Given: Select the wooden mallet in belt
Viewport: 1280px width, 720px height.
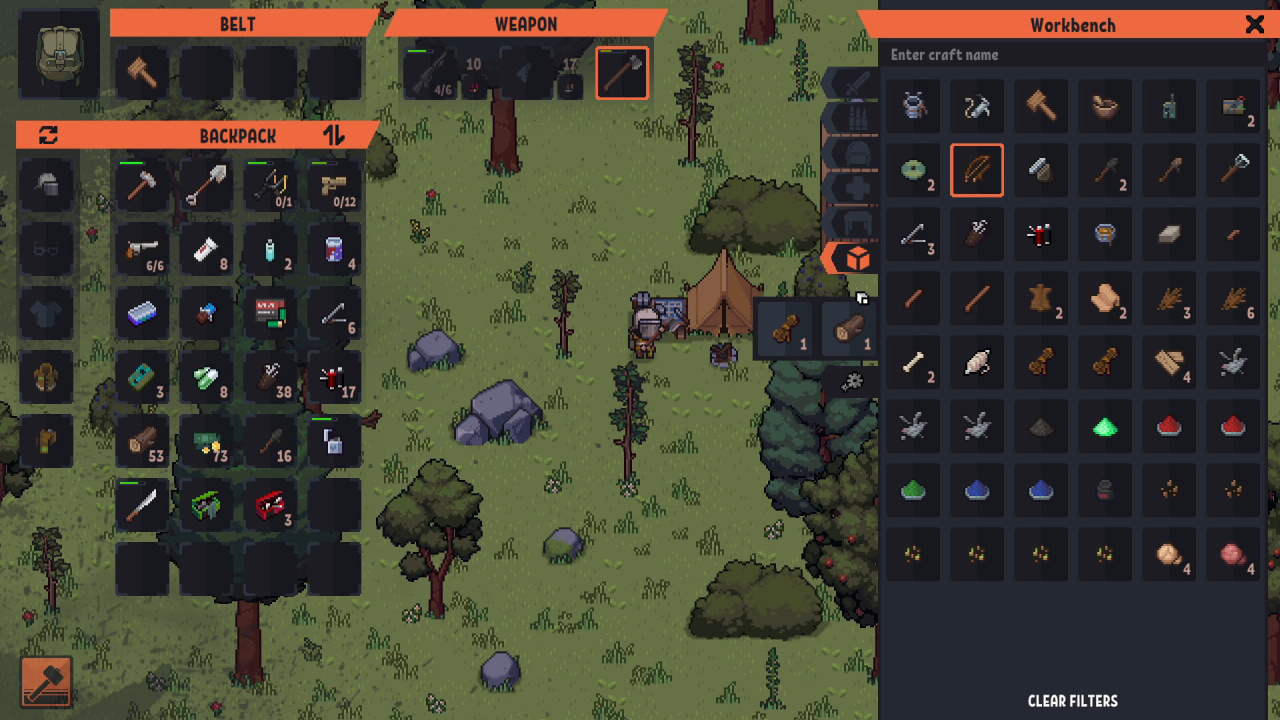Looking at the screenshot, I should [x=142, y=73].
